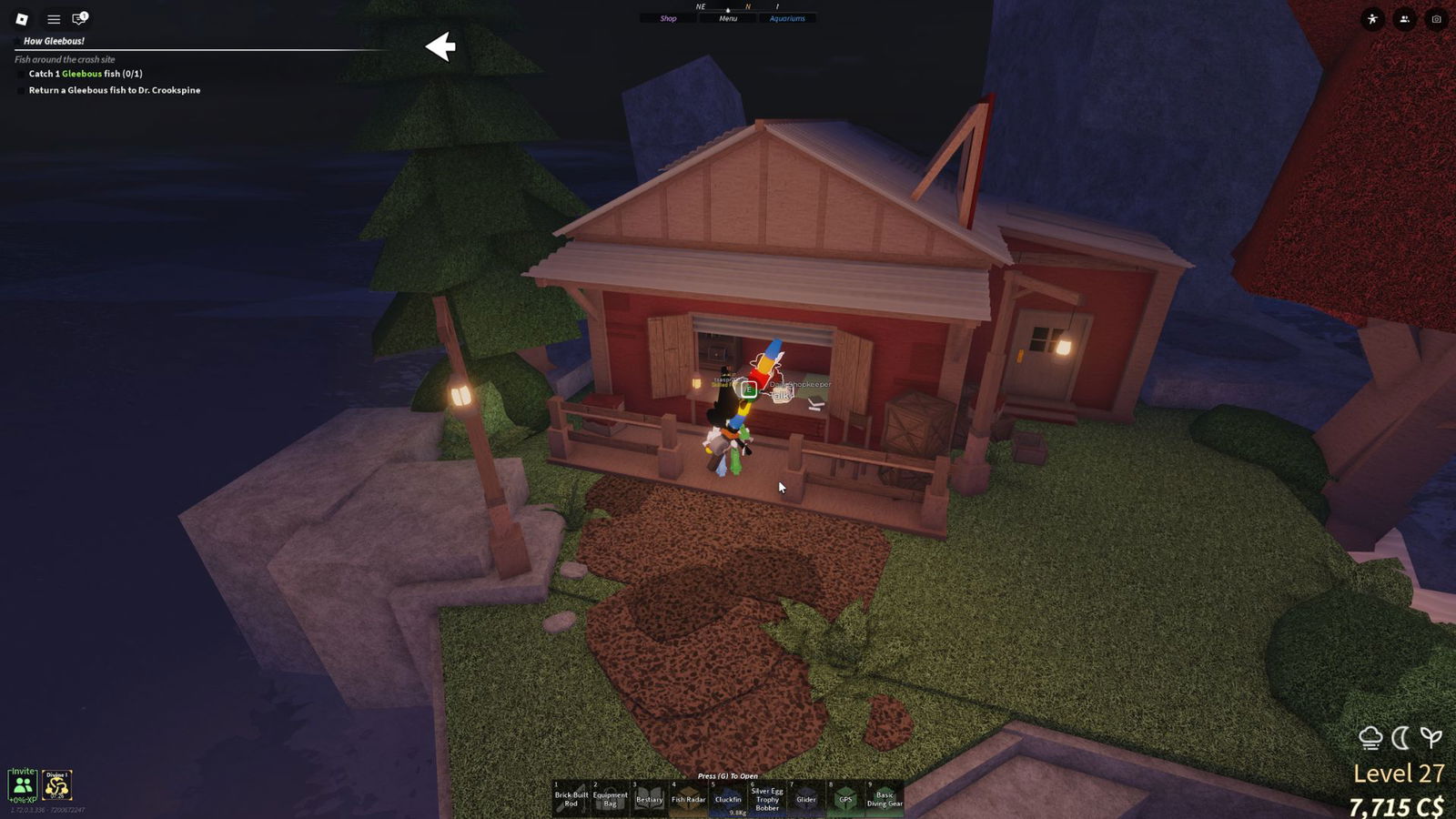This screenshot has width=1456, height=819.
Task: Select the Cluckfin fish slot
Action: tap(728, 798)
